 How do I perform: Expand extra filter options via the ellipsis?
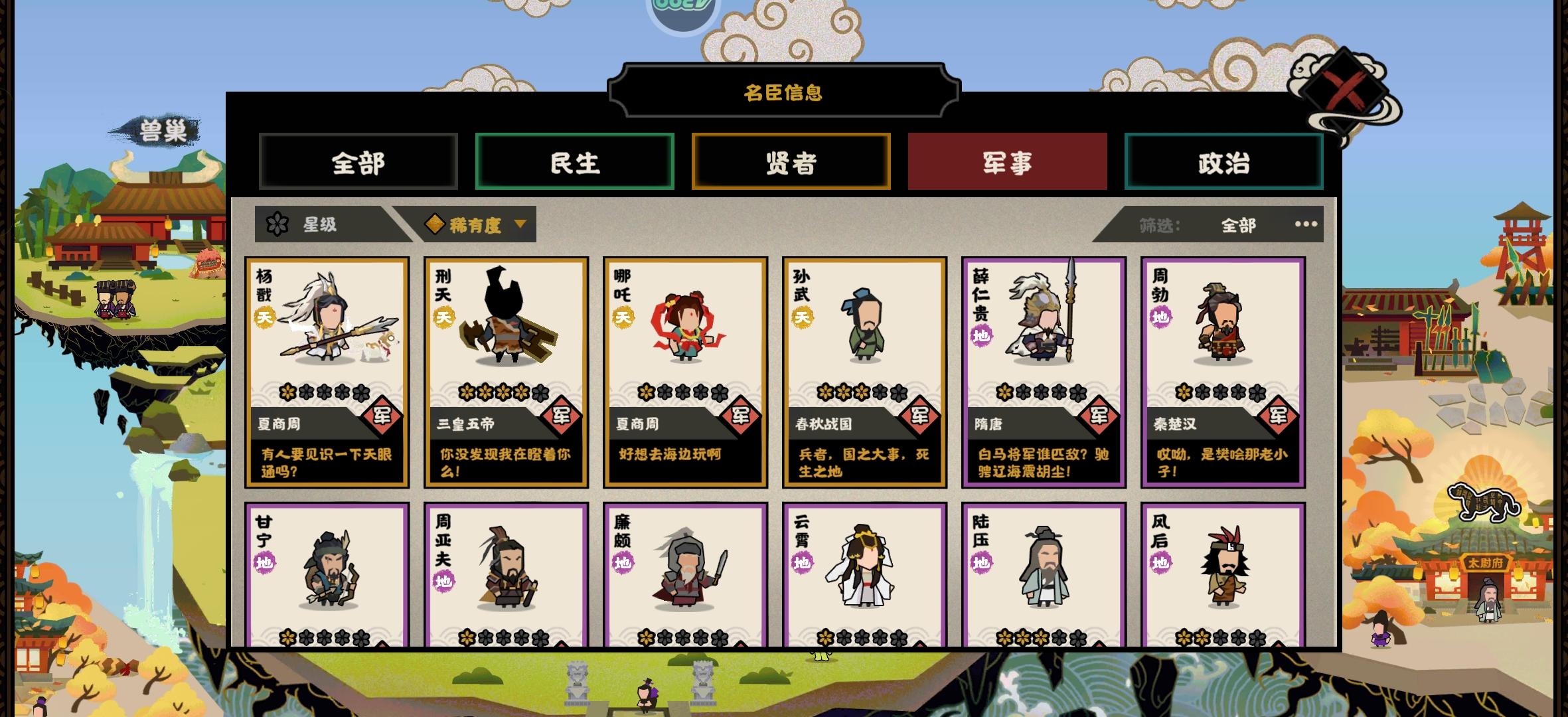tap(1306, 225)
